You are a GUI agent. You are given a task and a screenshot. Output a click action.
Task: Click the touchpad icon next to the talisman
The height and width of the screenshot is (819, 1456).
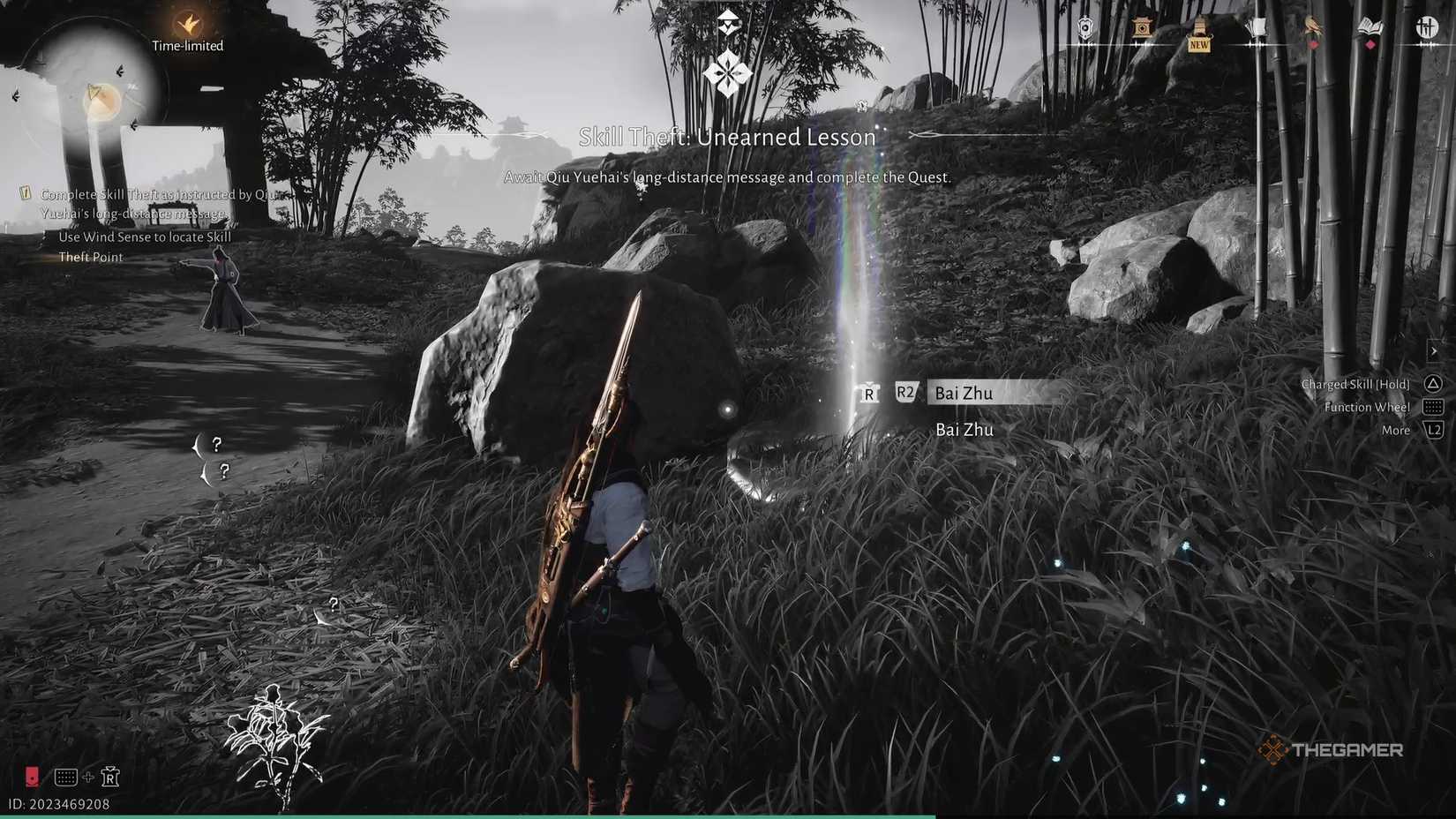(66, 778)
